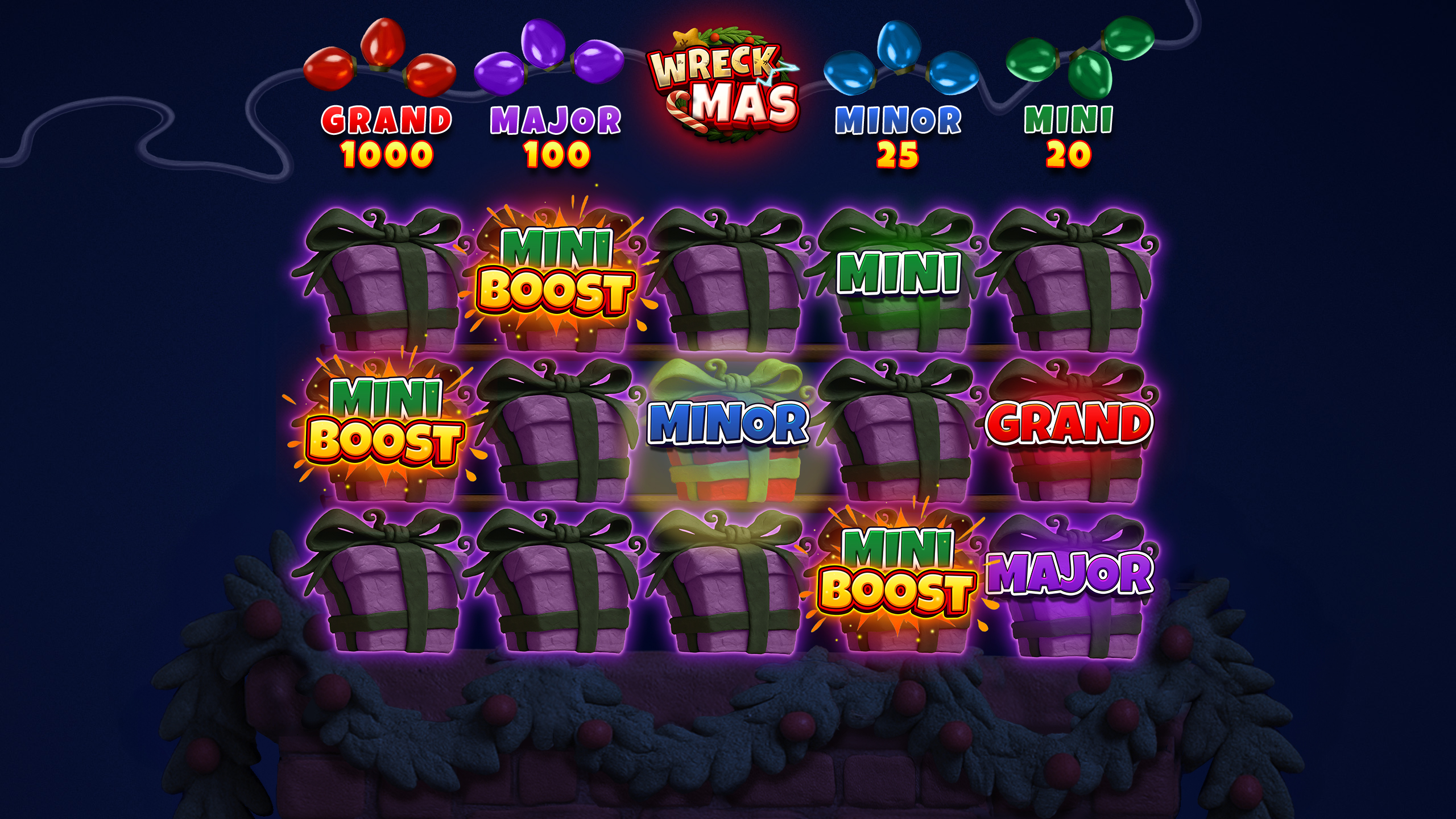
Task: Choose the gift labeled Grand
Action: click(x=1069, y=432)
